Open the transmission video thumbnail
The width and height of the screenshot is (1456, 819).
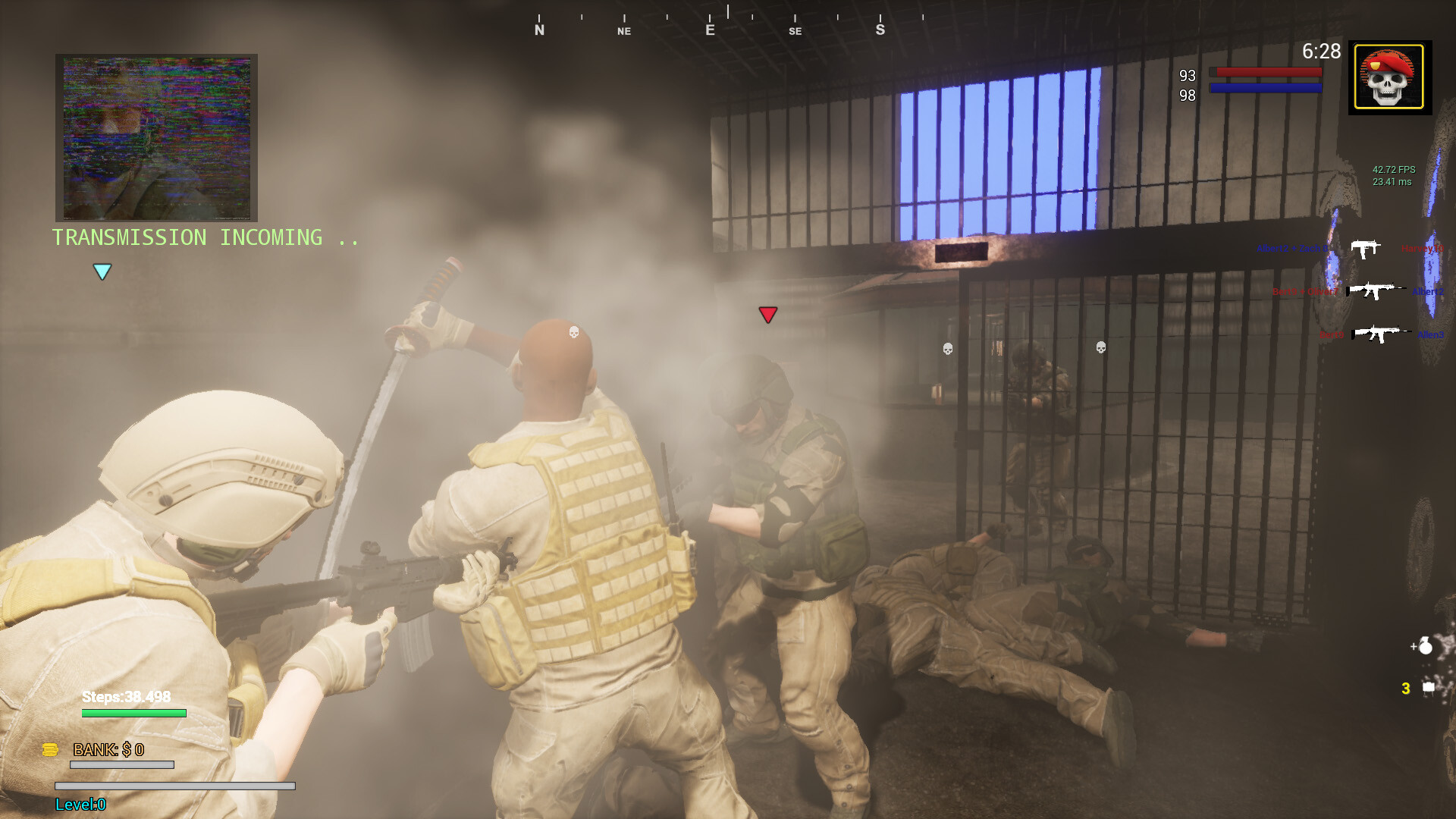click(156, 137)
